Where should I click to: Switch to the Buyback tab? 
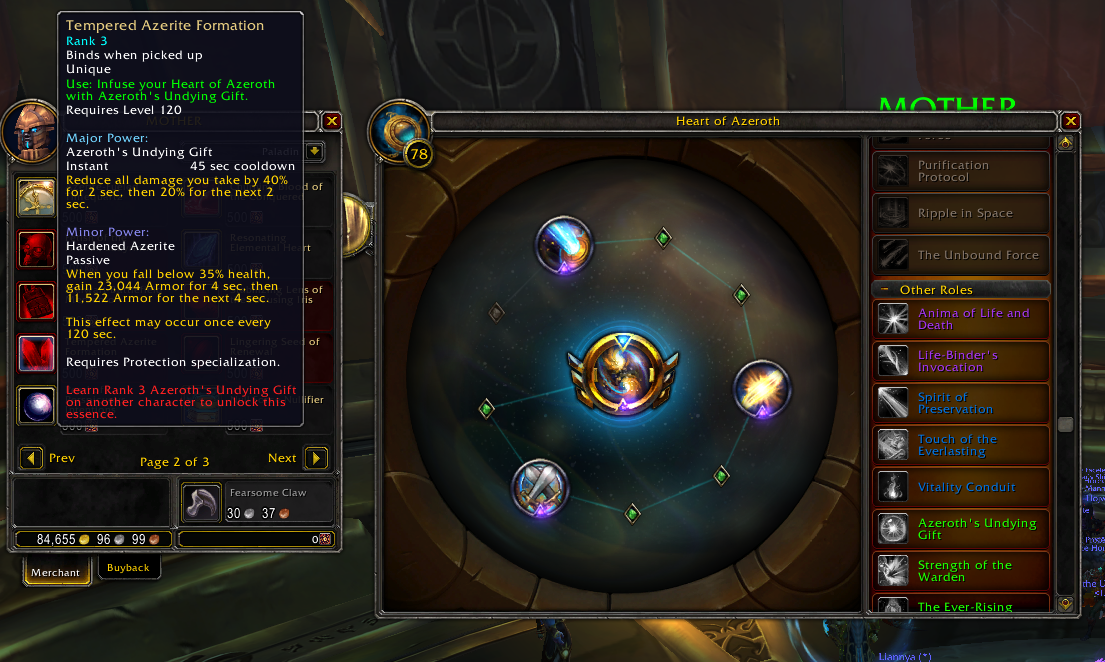[x=128, y=568]
